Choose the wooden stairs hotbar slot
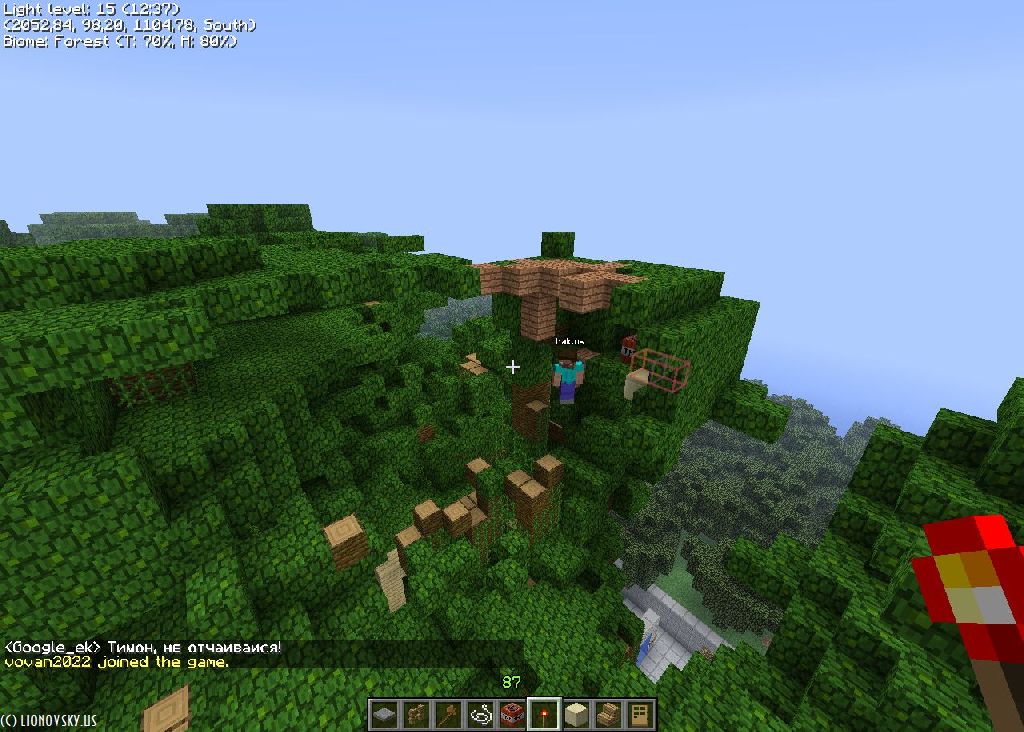The image size is (1024, 732). (608, 715)
